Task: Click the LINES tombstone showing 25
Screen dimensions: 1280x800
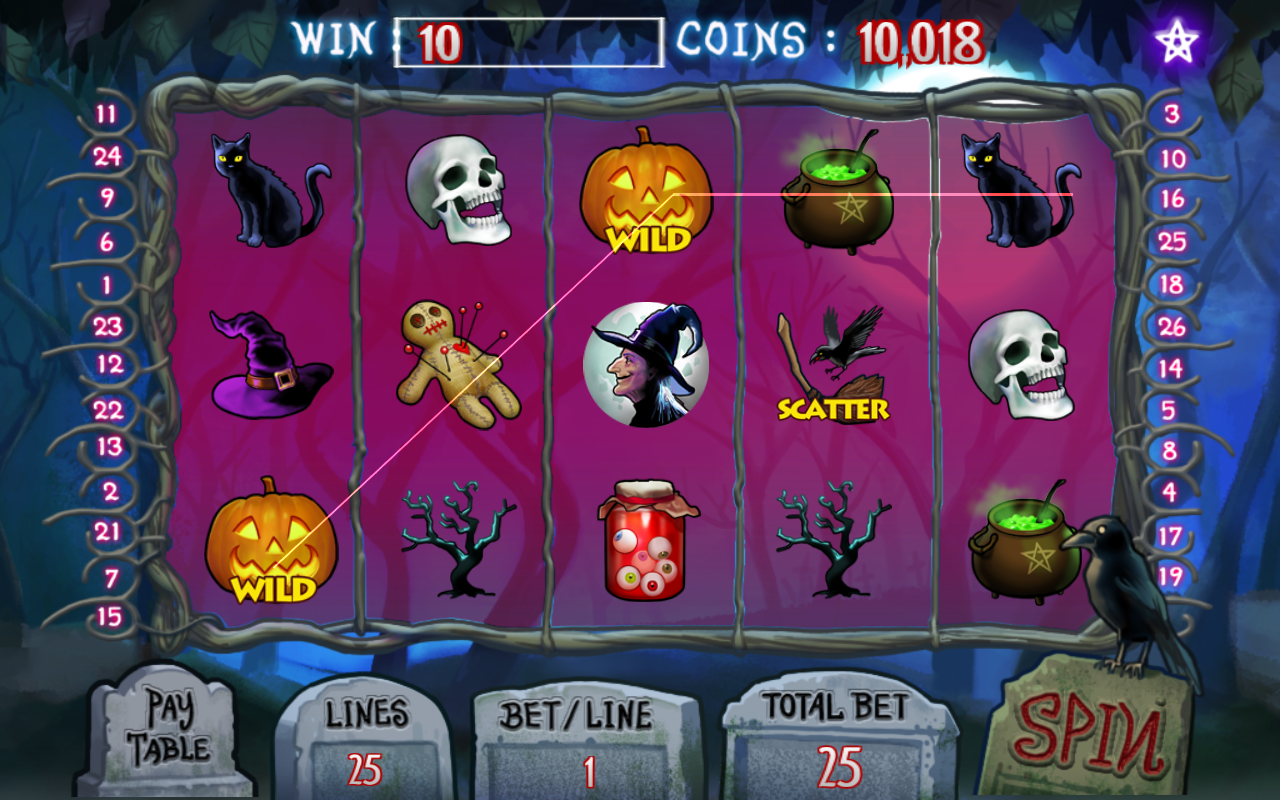Action: pos(372,740)
